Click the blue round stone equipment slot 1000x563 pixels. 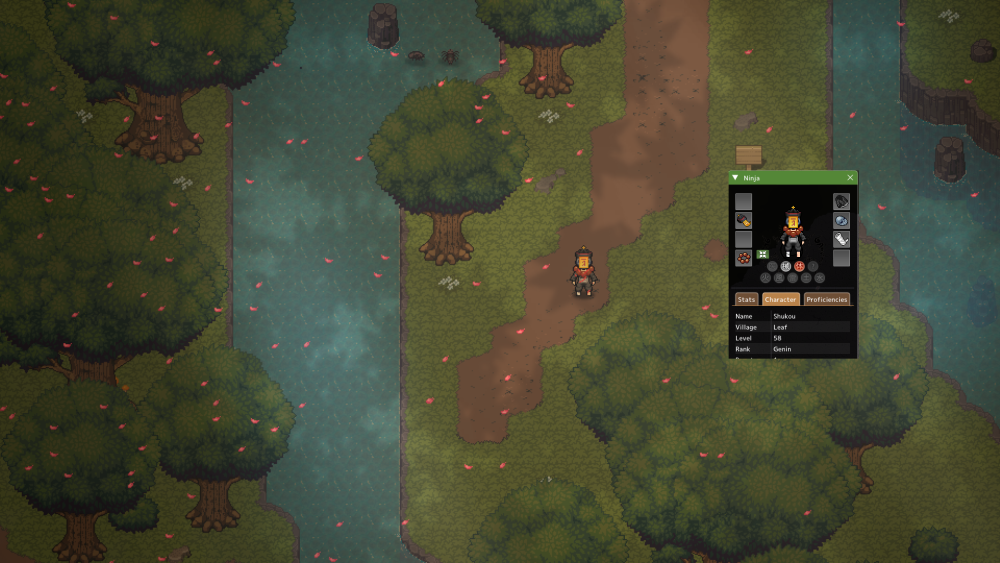pyautogui.click(x=841, y=221)
